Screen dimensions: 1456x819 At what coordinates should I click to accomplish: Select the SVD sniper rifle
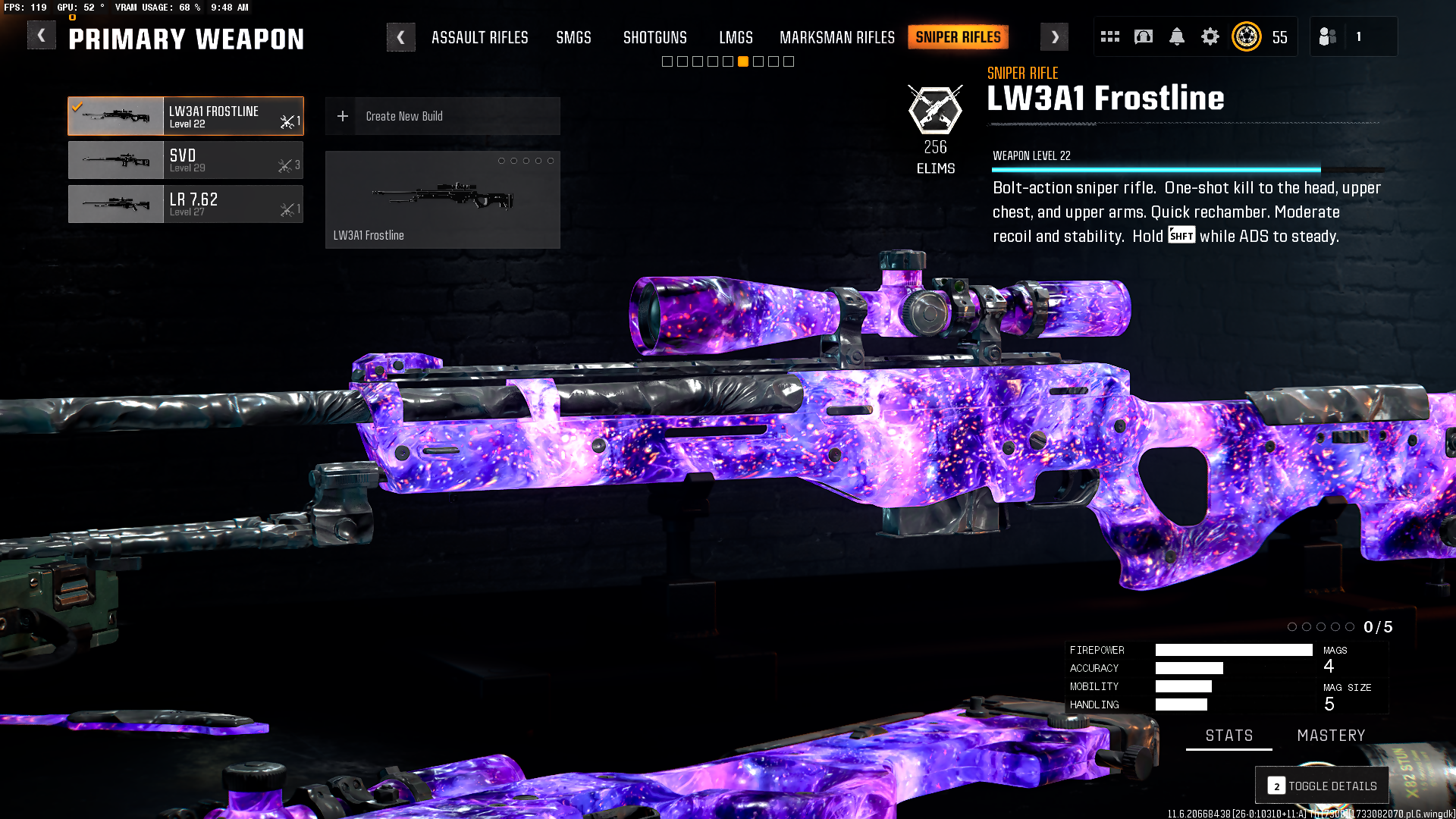pyautogui.click(x=186, y=160)
